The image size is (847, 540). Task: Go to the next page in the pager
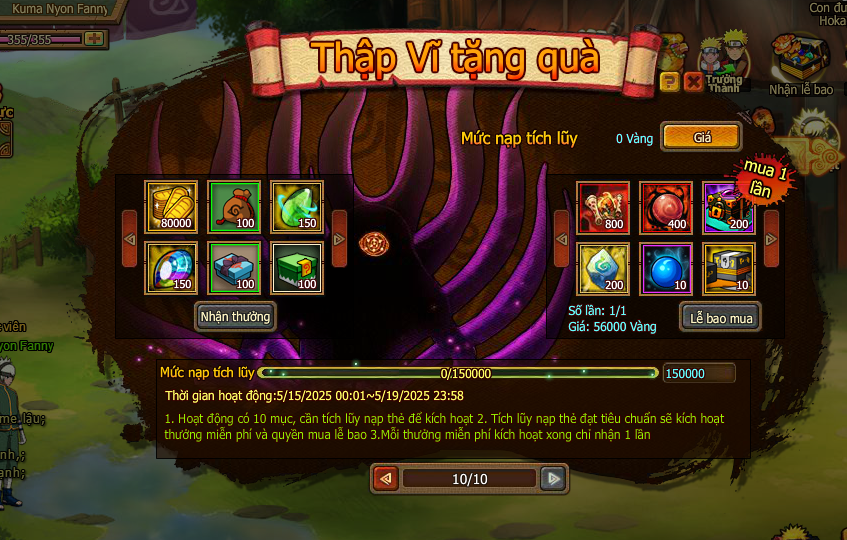(x=553, y=479)
